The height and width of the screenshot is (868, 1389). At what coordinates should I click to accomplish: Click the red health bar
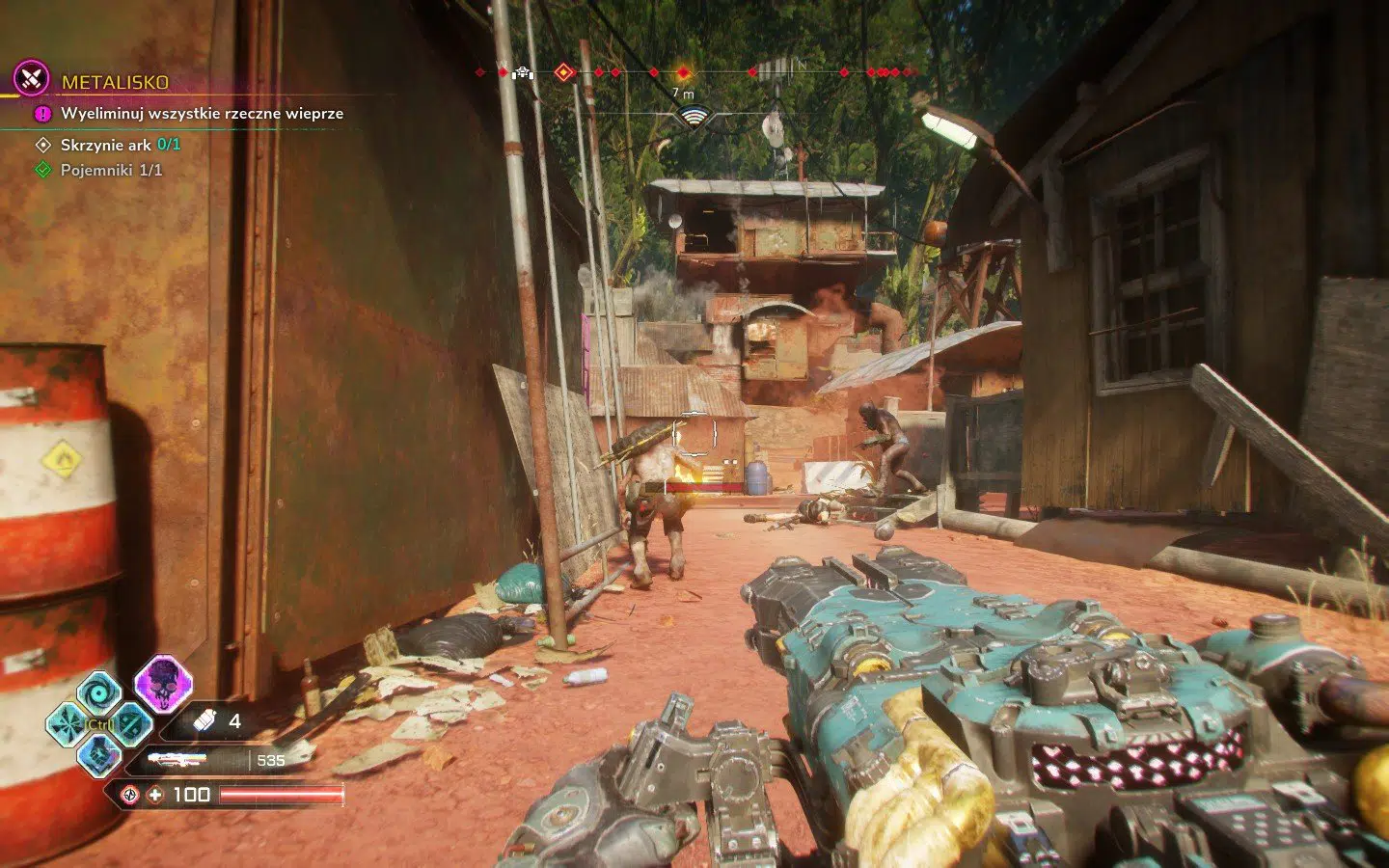(283, 794)
